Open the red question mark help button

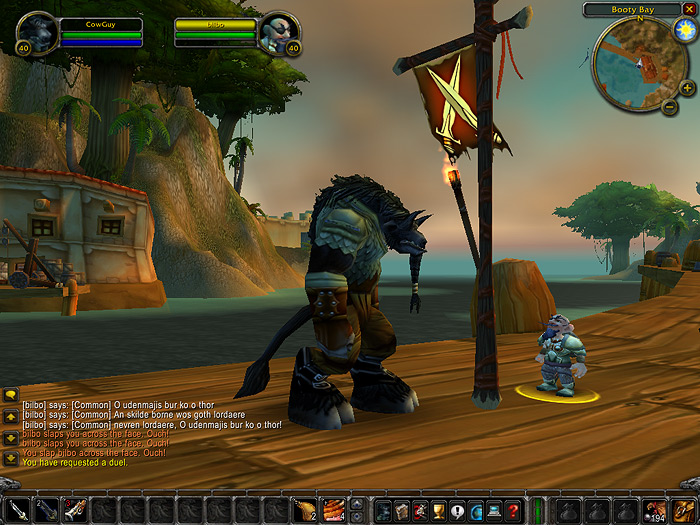pyautogui.click(x=512, y=510)
